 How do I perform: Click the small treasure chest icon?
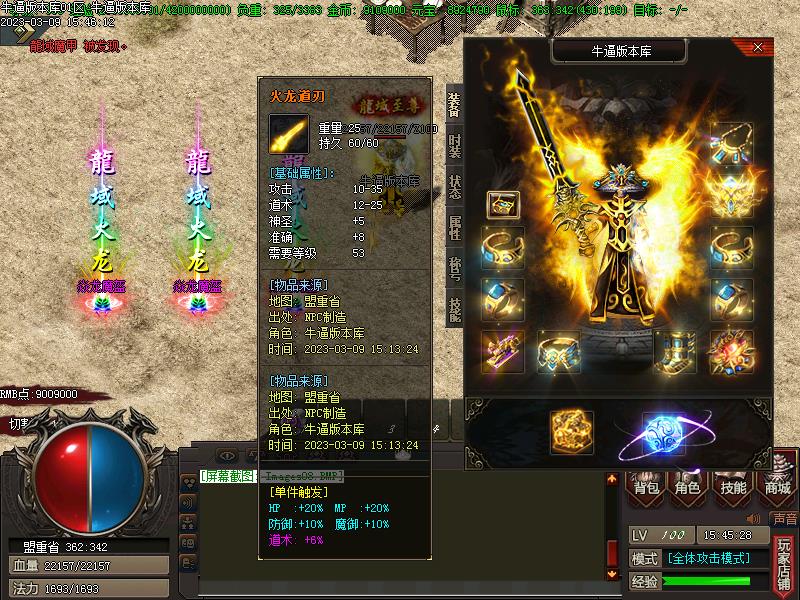coord(502,204)
